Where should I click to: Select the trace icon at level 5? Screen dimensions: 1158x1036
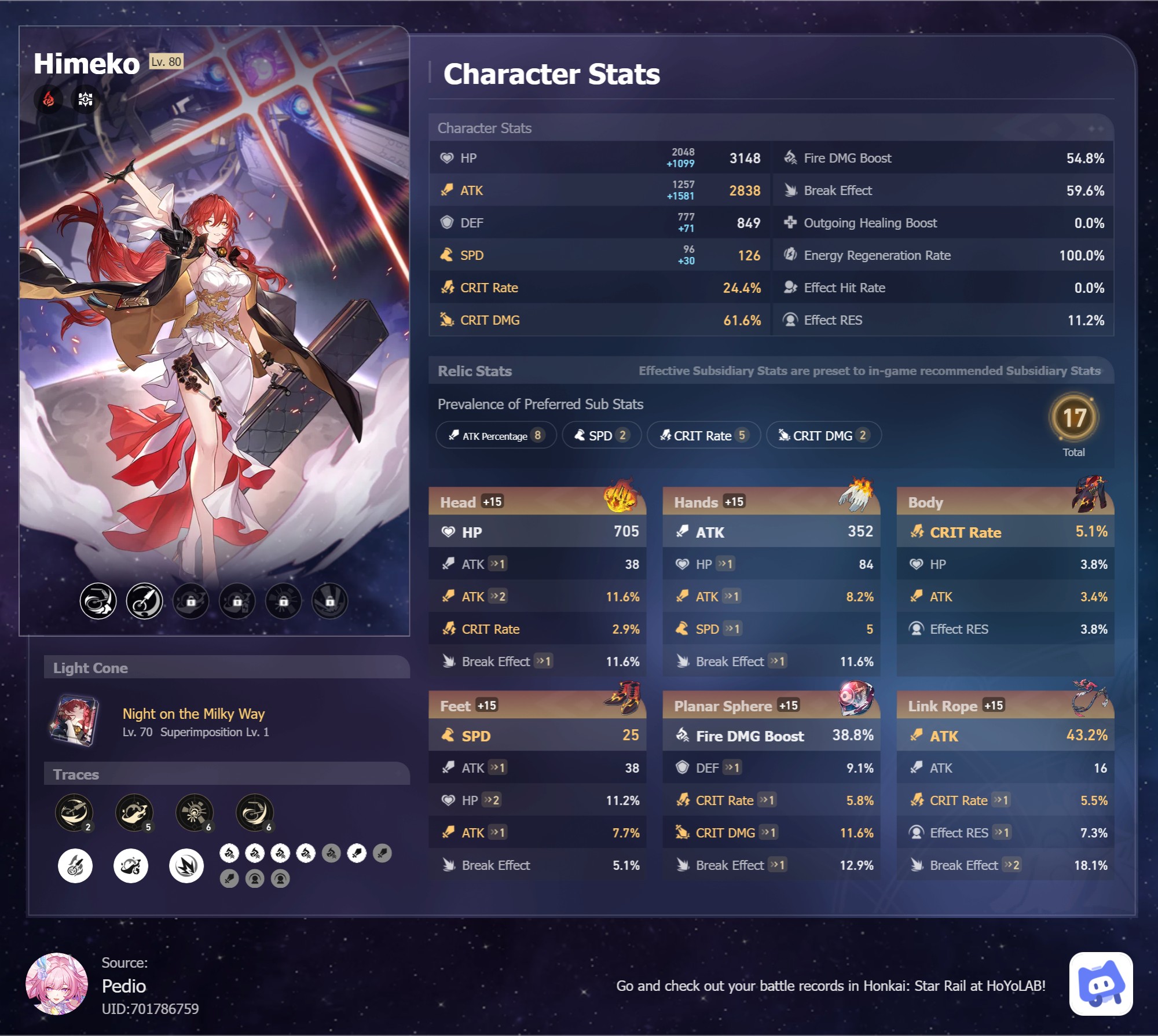[x=134, y=812]
